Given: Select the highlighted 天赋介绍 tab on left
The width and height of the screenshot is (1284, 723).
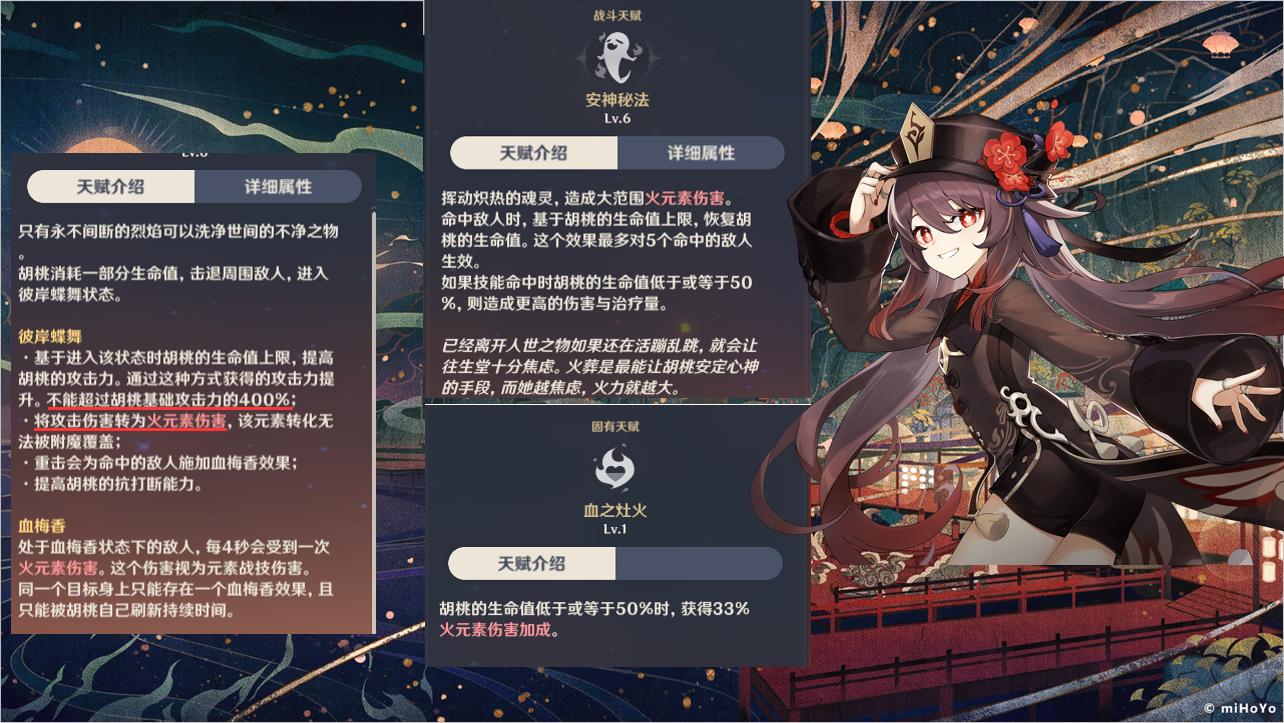Looking at the screenshot, I should 110,186.
